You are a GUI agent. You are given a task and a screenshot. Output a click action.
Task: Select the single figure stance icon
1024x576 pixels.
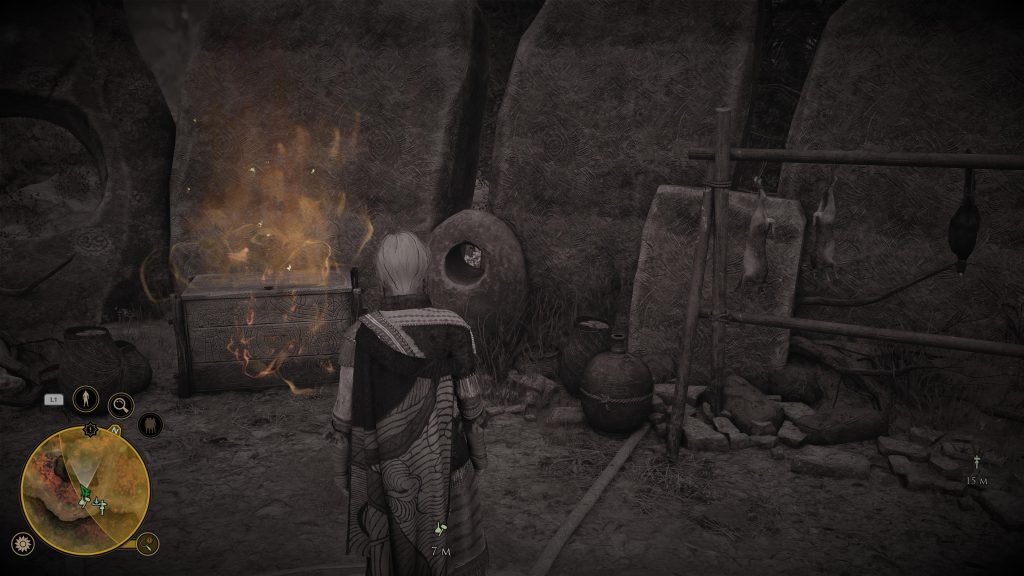coord(86,398)
